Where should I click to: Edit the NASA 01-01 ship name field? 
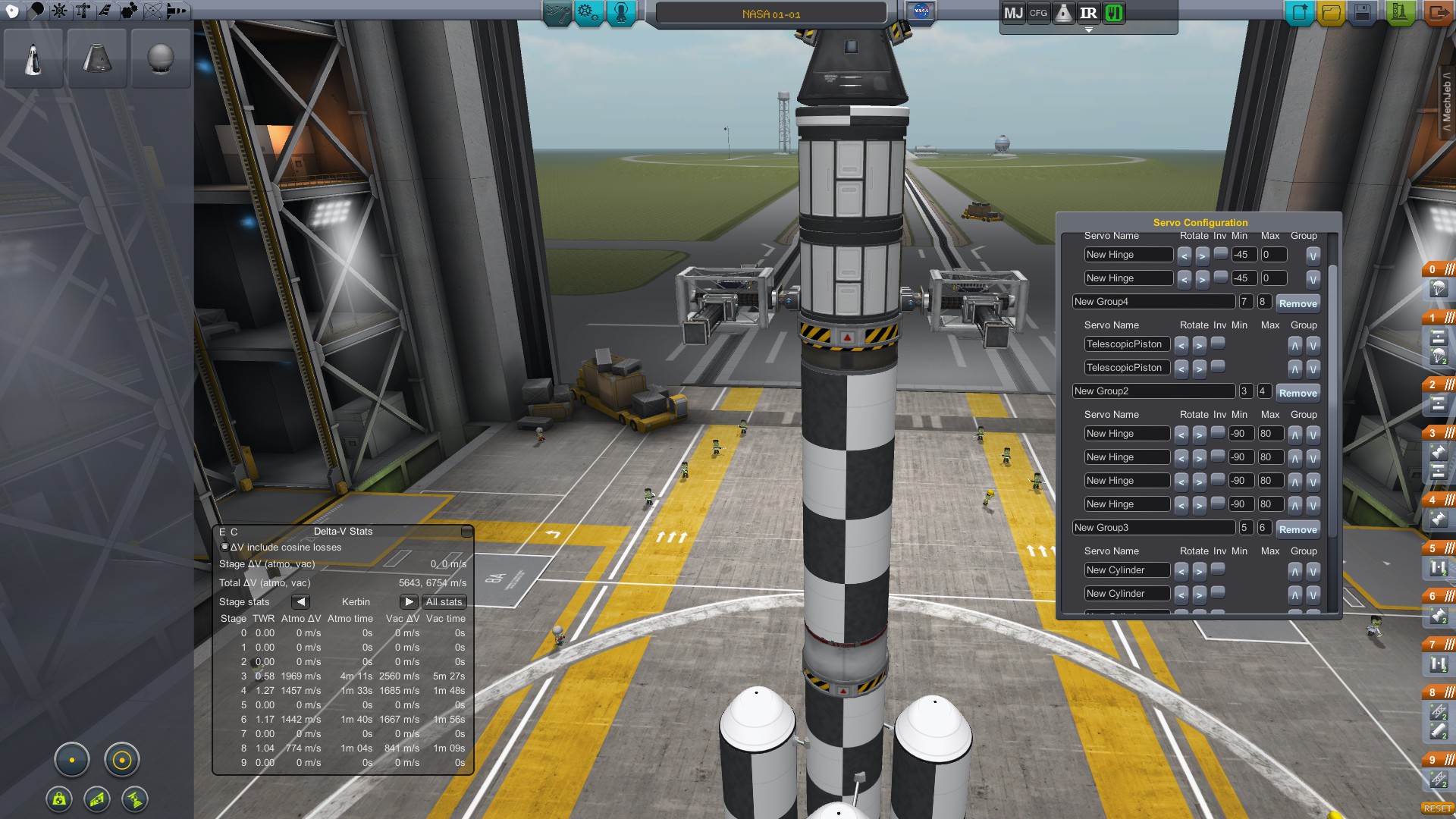tap(770, 14)
